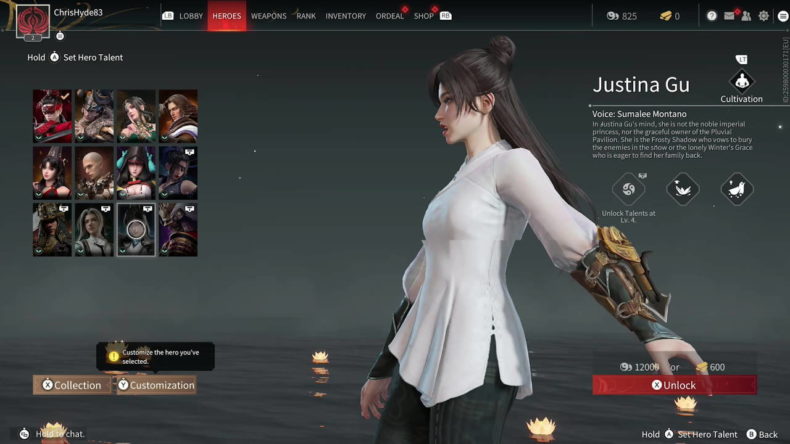Open the Lobby tab

(x=190, y=16)
